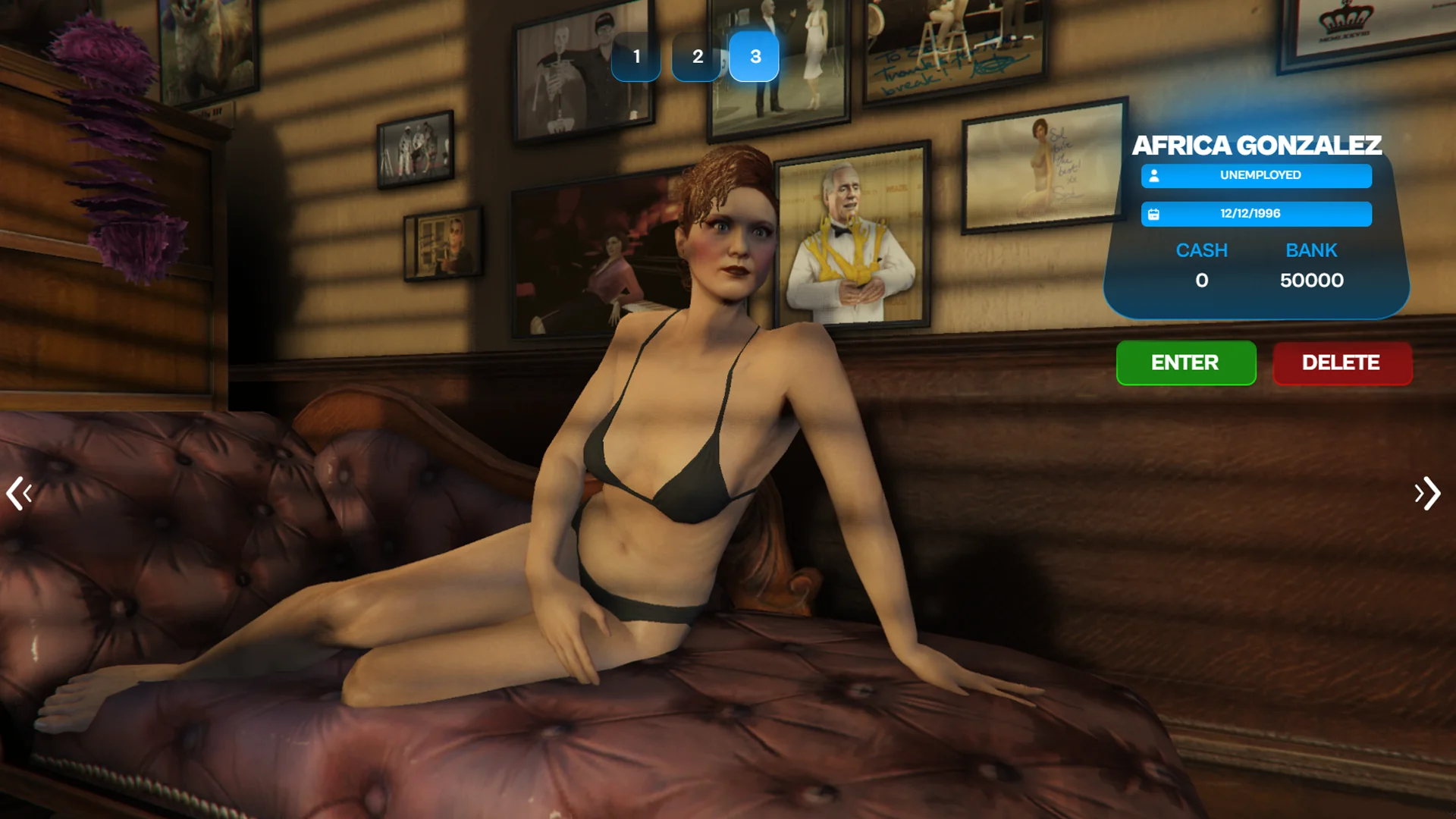The image size is (1456, 819).
Task: Click the CASH label
Action: click(1203, 250)
